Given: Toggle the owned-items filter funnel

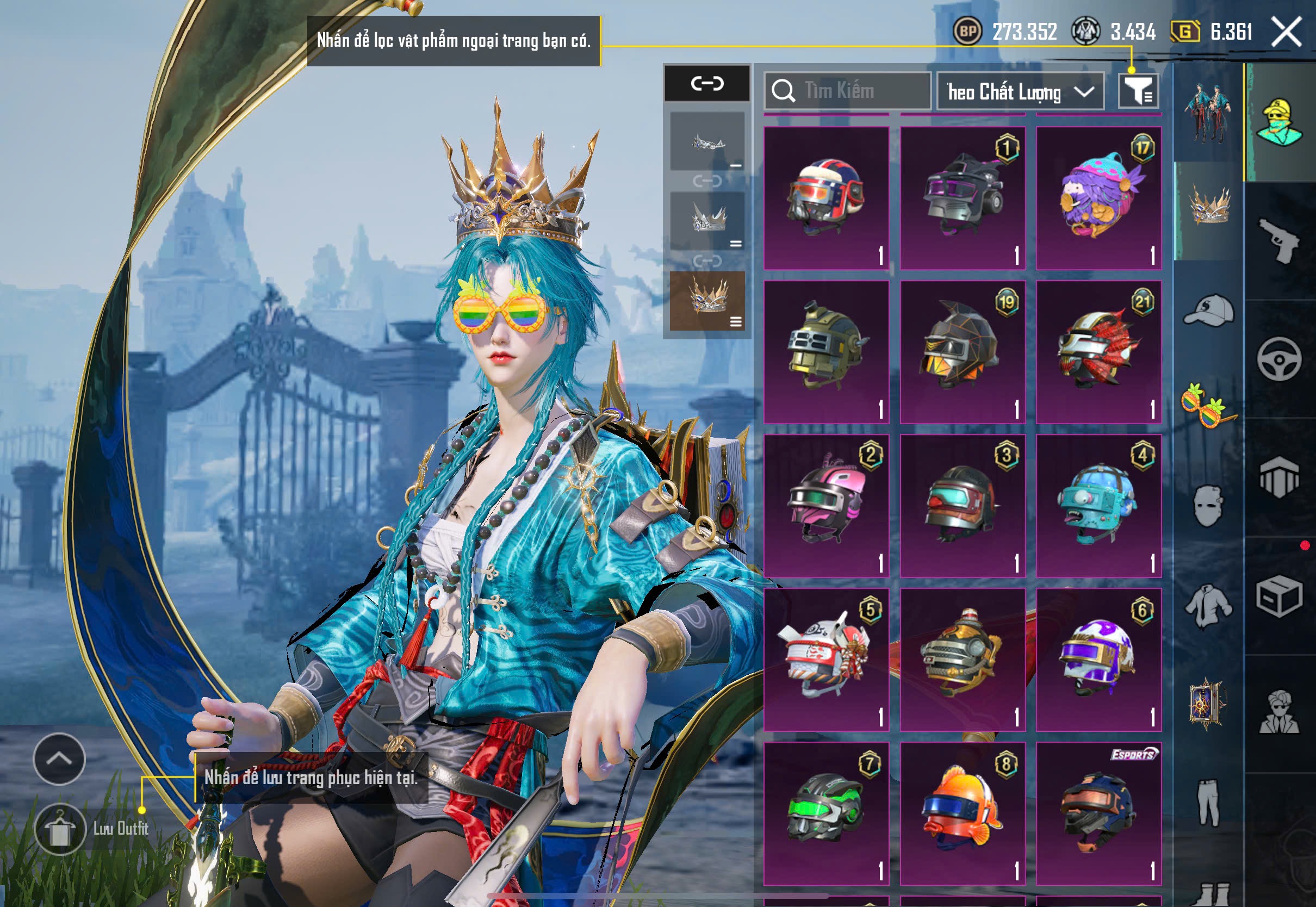Looking at the screenshot, I should [x=1138, y=91].
